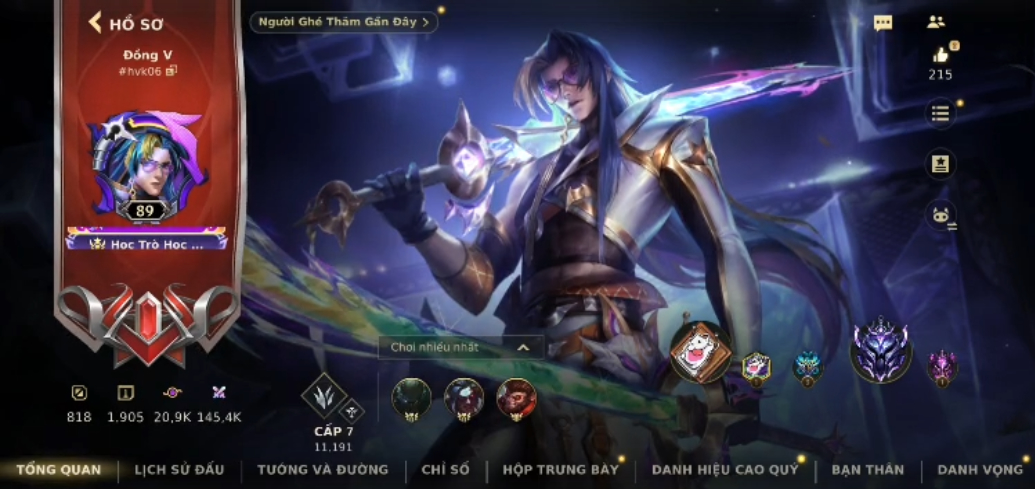The image size is (1035, 489).
Task: Select the large purple rank emblem
Action: click(x=880, y=352)
